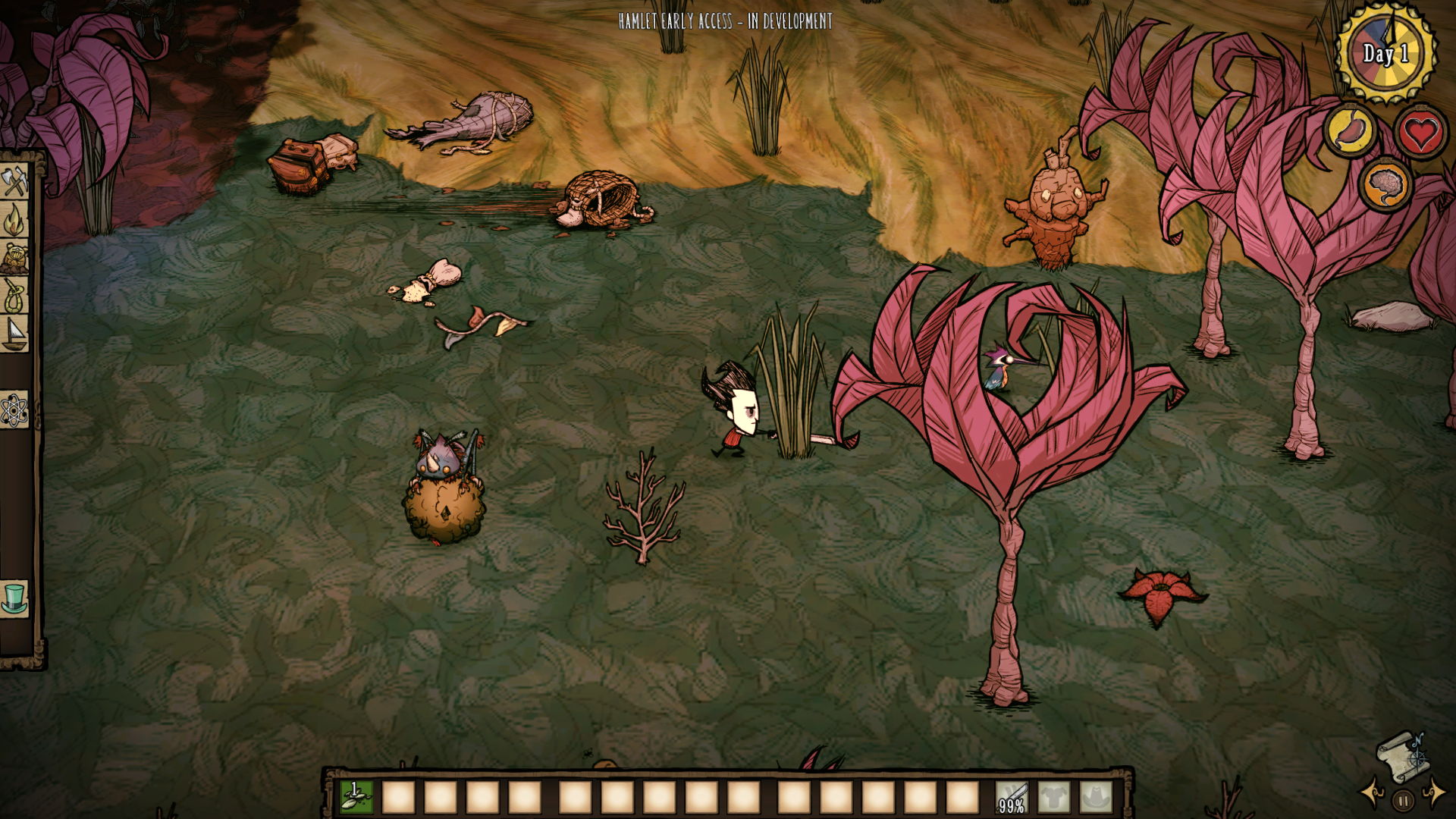The image size is (1456, 819).
Task: Open the Tools crafting tab
Action: click(x=14, y=182)
